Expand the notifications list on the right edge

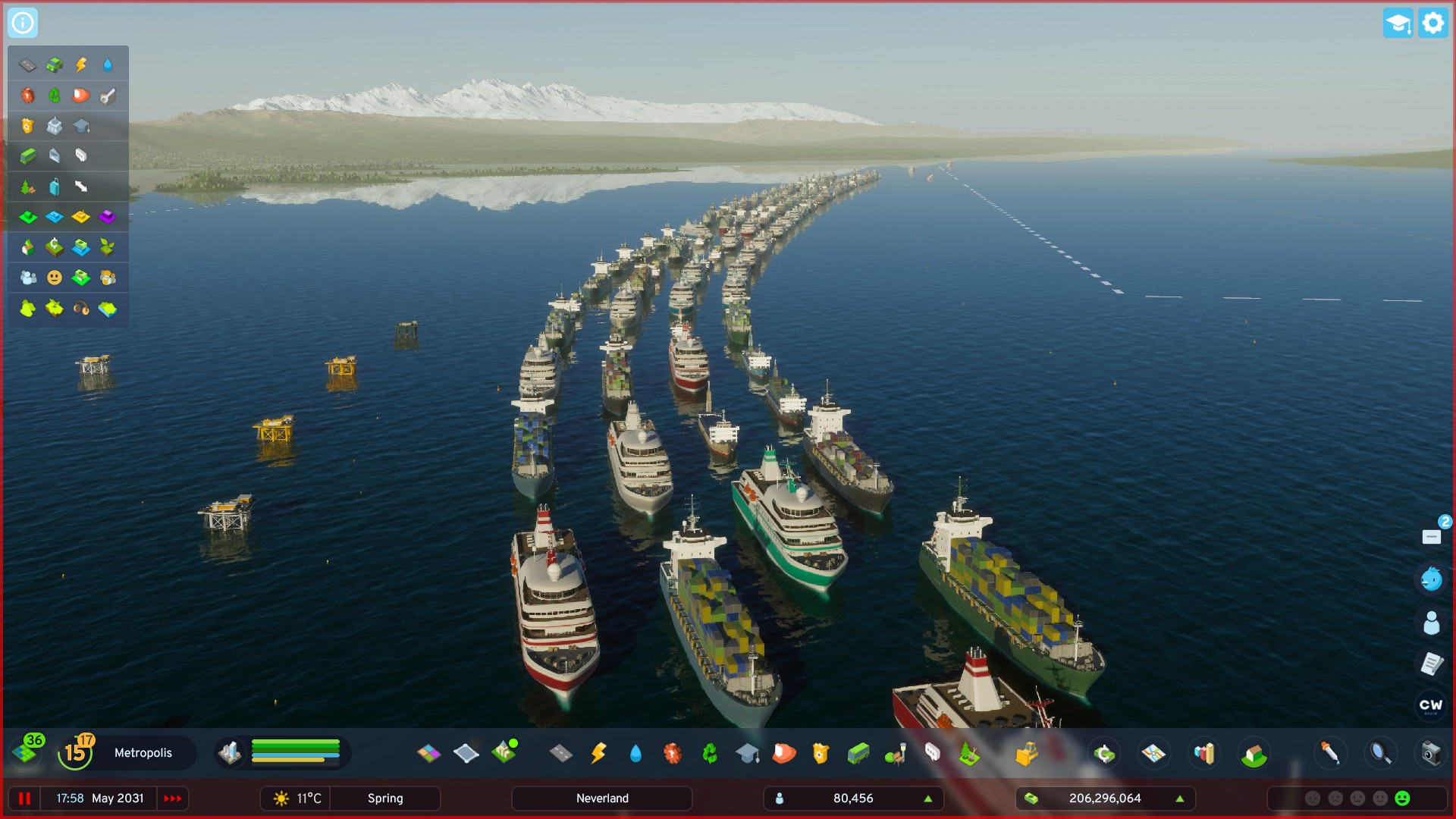[1432, 536]
